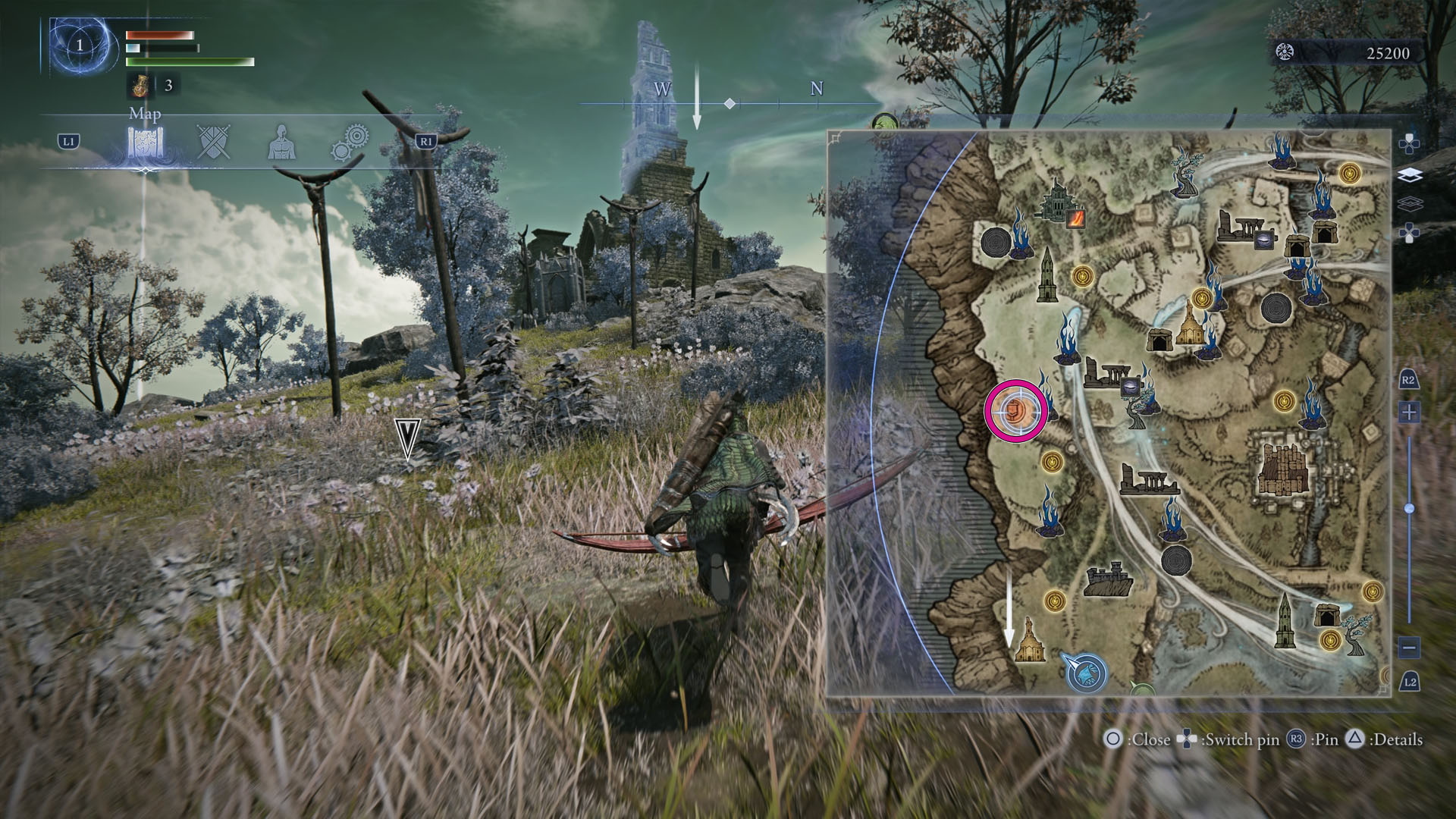Advance to the next tab using R1
The width and height of the screenshot is (1456, 819).
click(x=425, y=142)
